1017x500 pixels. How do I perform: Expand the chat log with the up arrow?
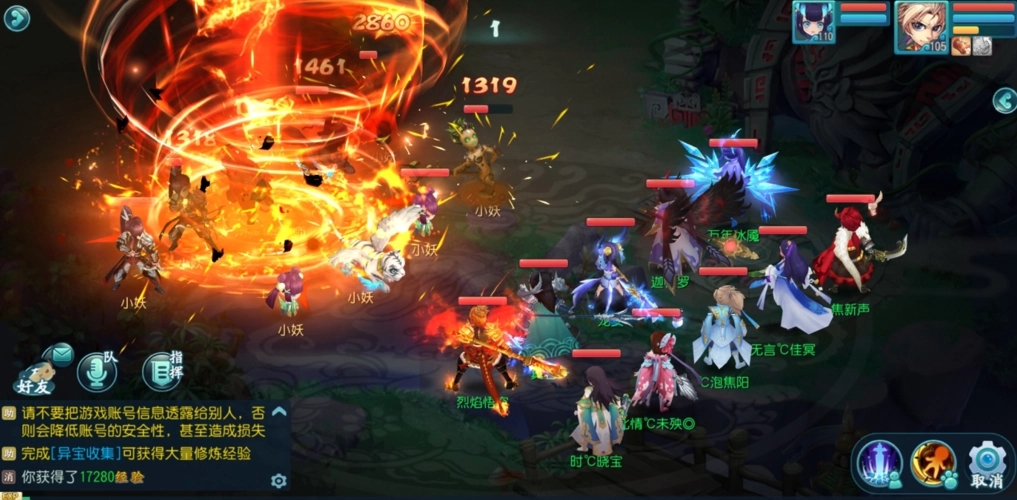pos(279,411)
